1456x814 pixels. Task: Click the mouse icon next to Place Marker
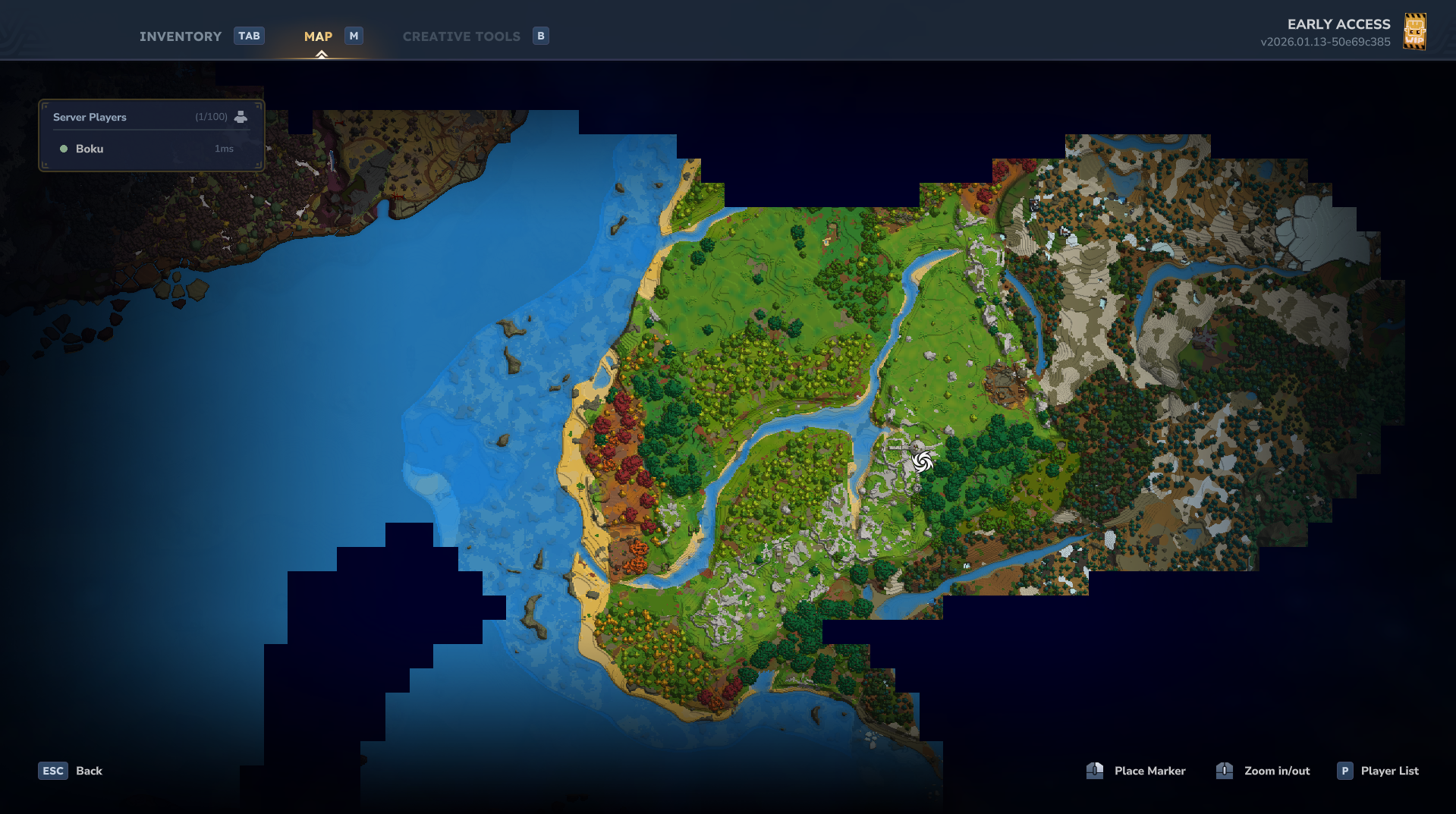pos(1095,770)
